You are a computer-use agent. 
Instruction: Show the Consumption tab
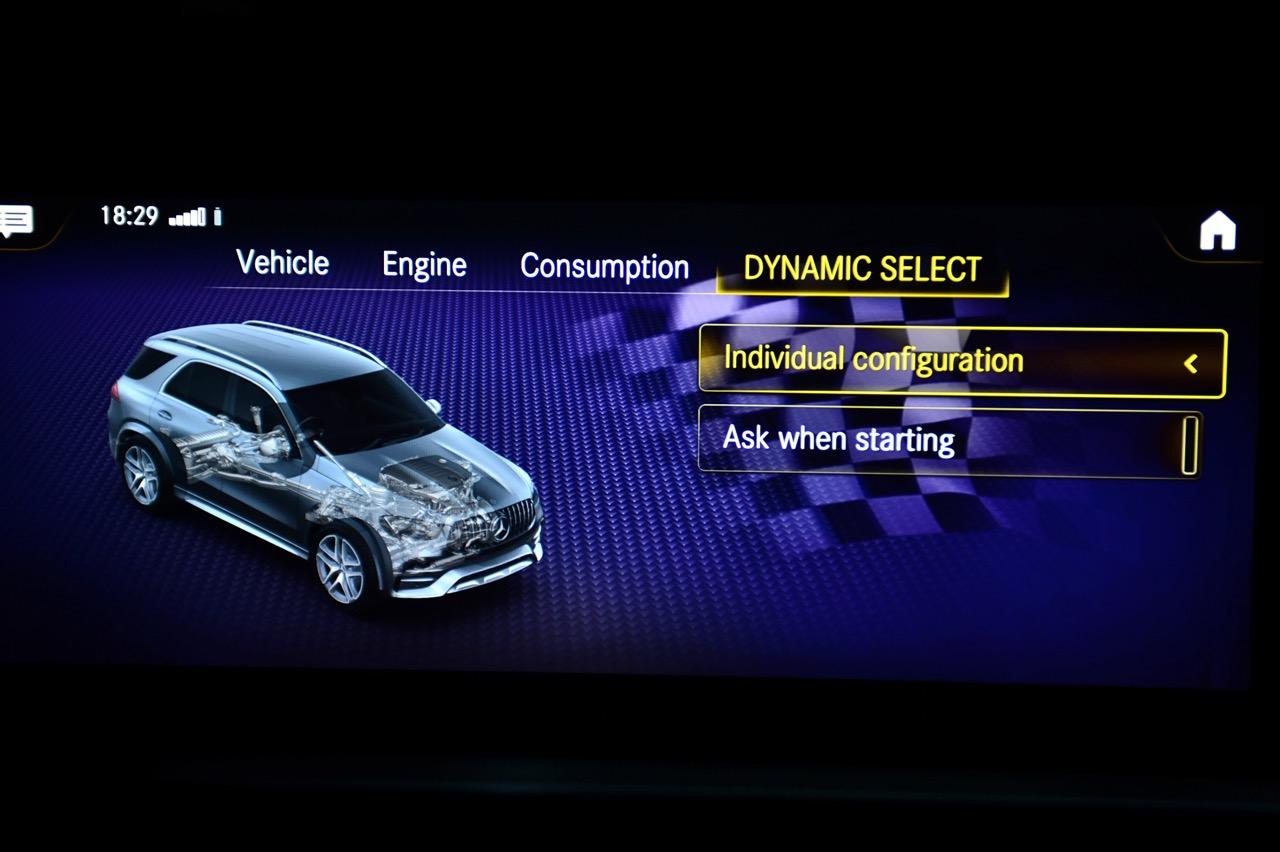[604, 267]
